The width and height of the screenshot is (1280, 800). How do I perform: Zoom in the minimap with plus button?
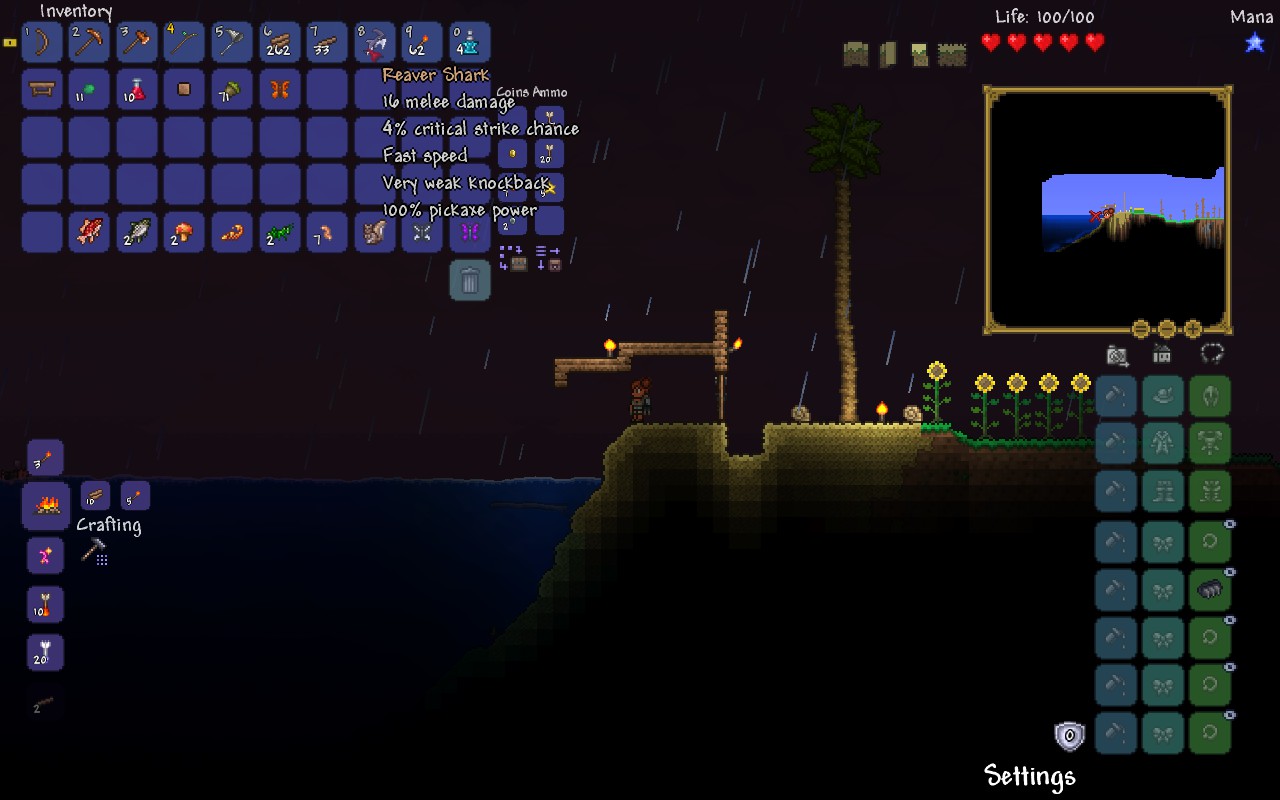point(1193,329)
